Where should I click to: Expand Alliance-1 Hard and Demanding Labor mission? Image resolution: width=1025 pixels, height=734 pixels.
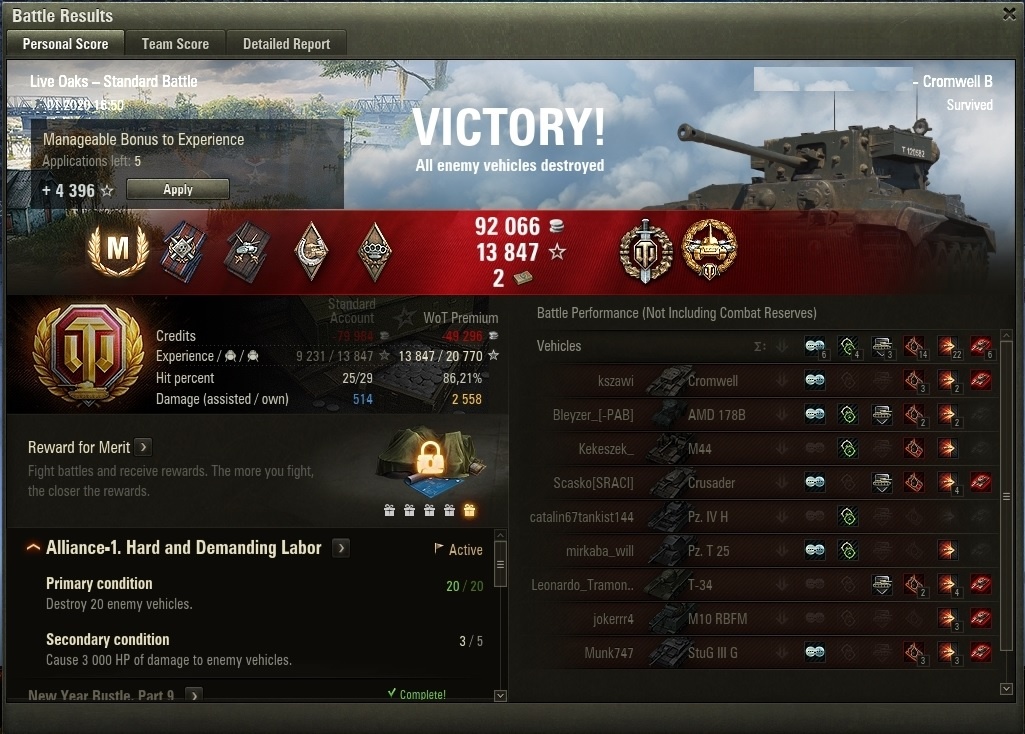tap(341, 548)
